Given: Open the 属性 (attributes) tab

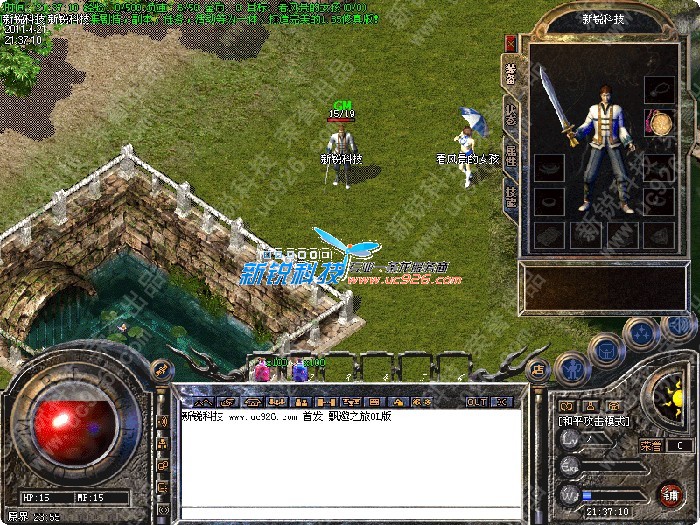Looking at the screenshot, I should tap(511, 154).
